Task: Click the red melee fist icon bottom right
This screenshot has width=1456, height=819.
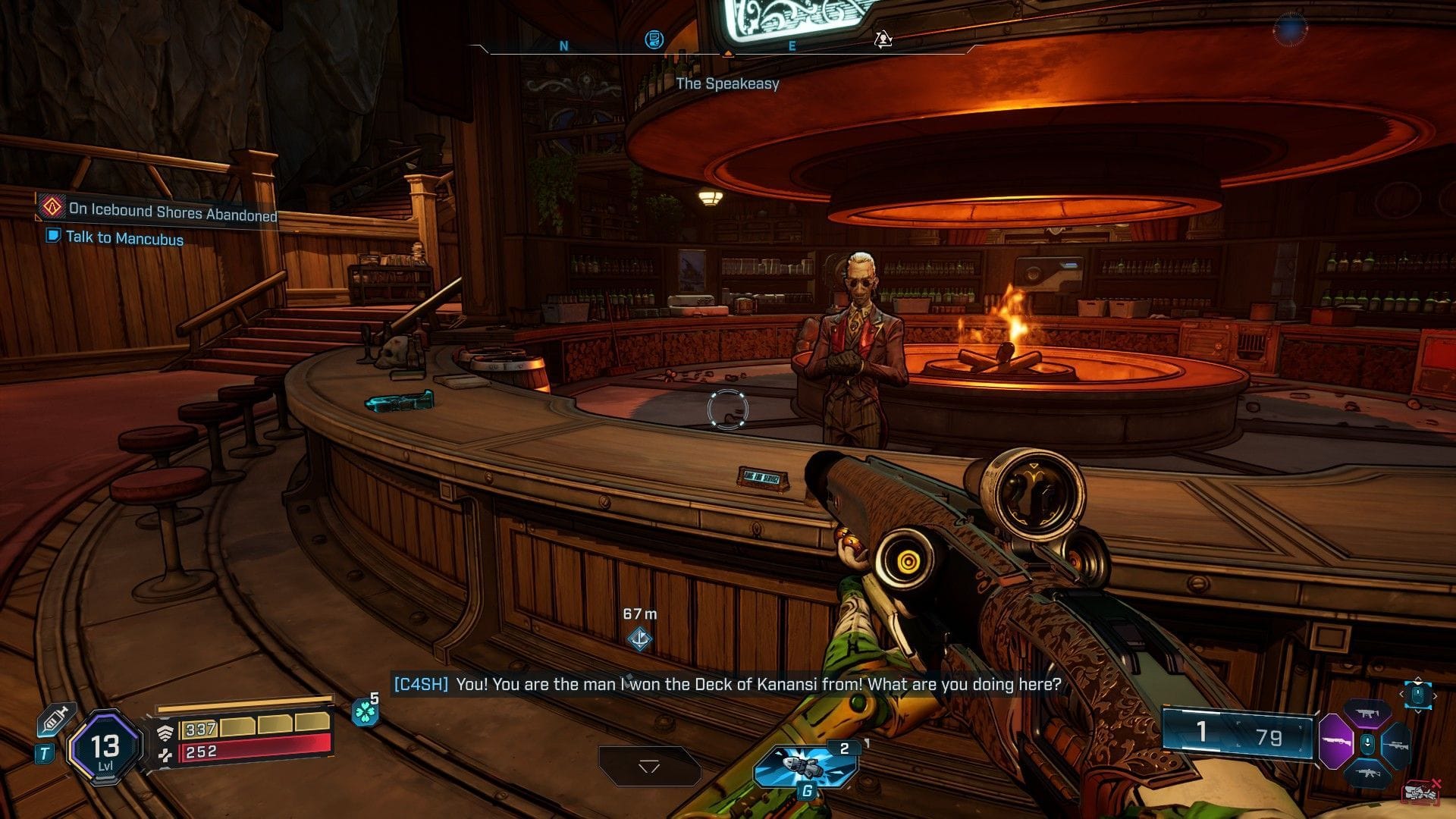Action: point(1422,791)
